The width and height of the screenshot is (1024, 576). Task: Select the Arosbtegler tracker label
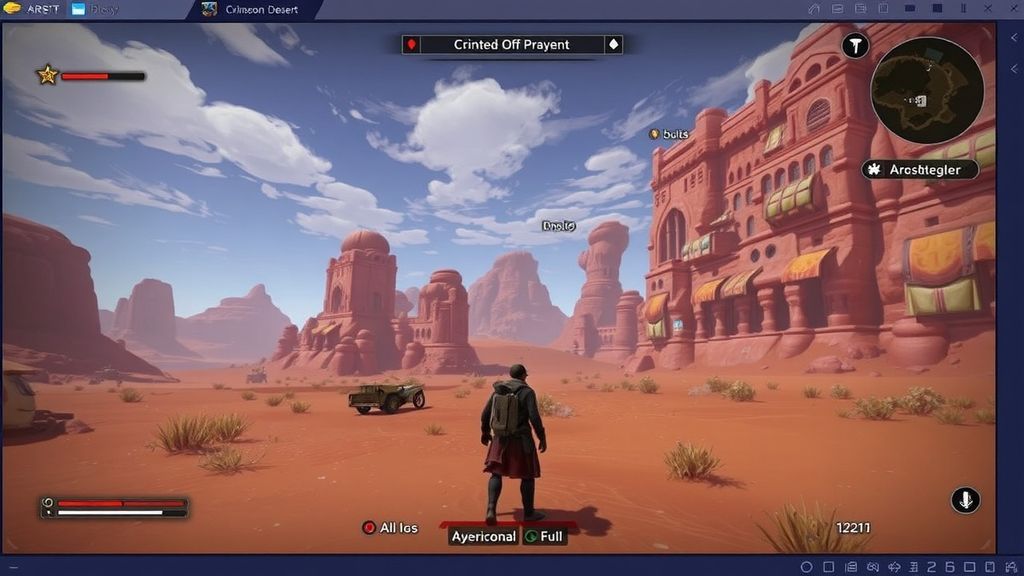coord(919,169)
